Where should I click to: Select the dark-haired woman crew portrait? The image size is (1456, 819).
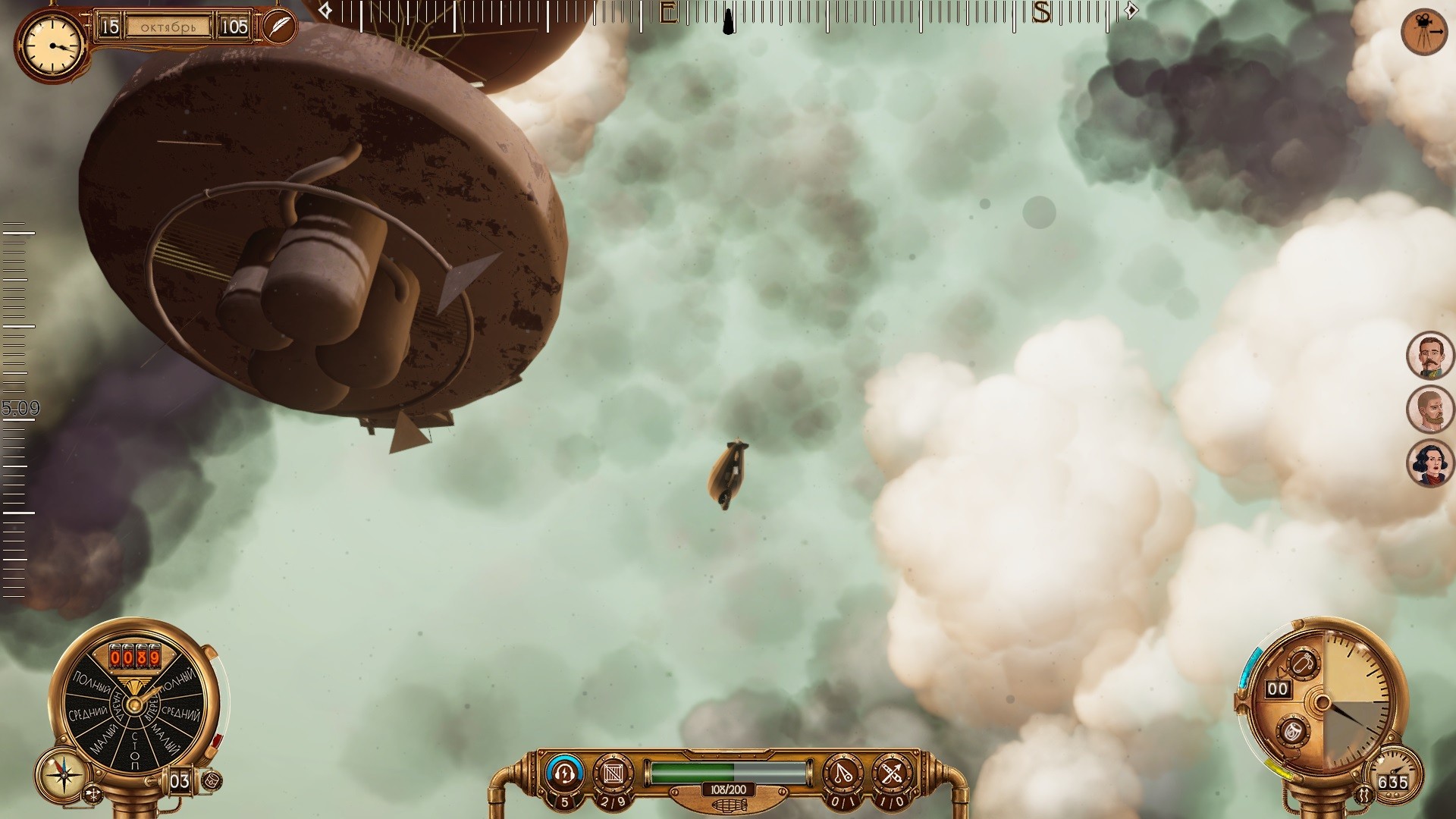pos(1429,464)
